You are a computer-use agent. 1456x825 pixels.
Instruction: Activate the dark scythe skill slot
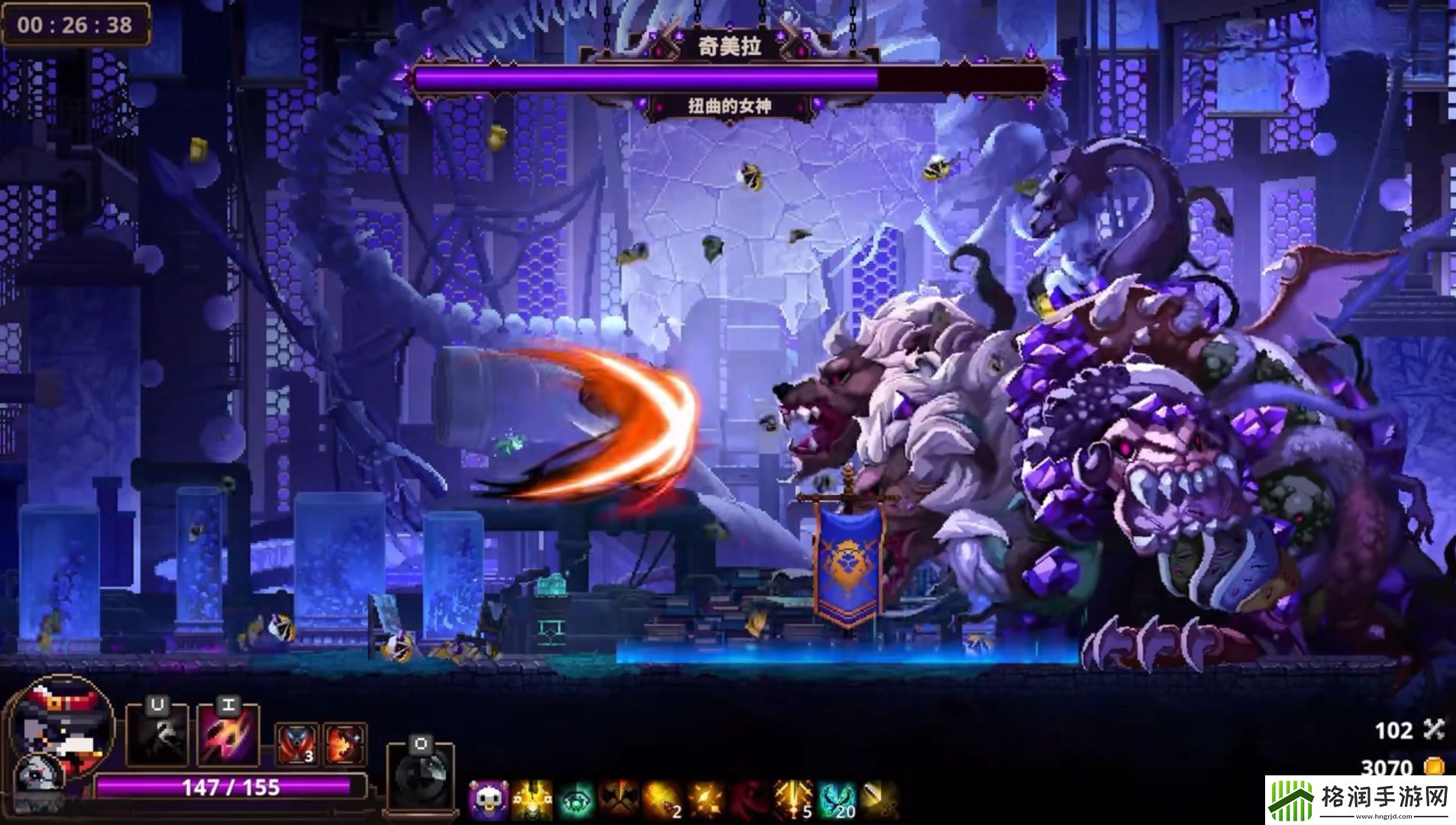click(157, 736)
